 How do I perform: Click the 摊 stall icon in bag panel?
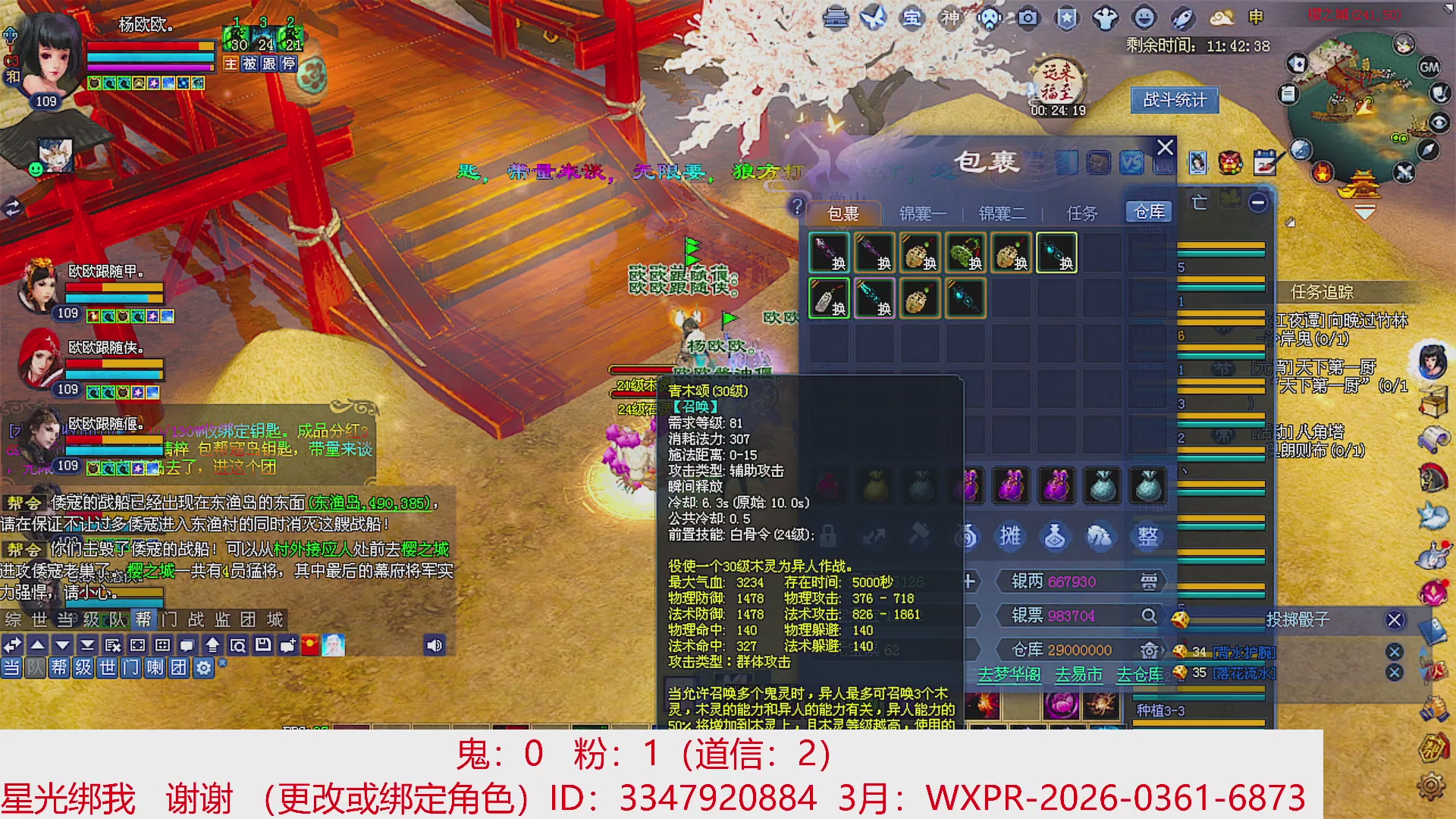tap(1011, 536)
